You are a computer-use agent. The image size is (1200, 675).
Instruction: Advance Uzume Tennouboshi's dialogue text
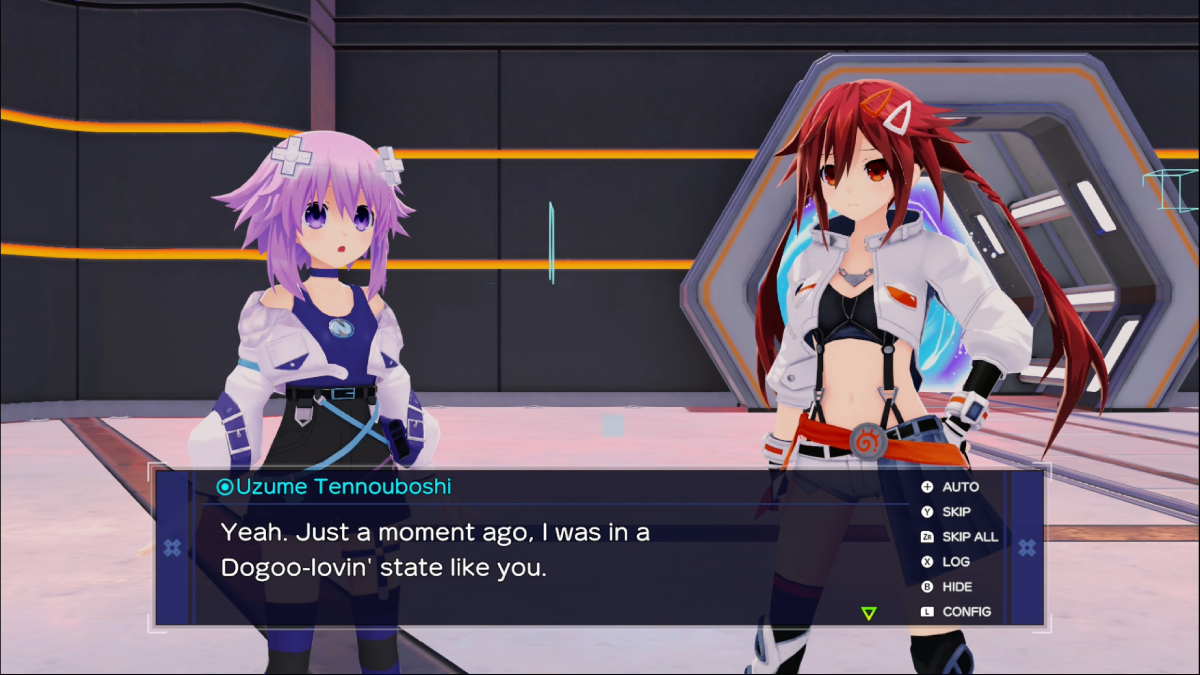[x=435, y=551]
